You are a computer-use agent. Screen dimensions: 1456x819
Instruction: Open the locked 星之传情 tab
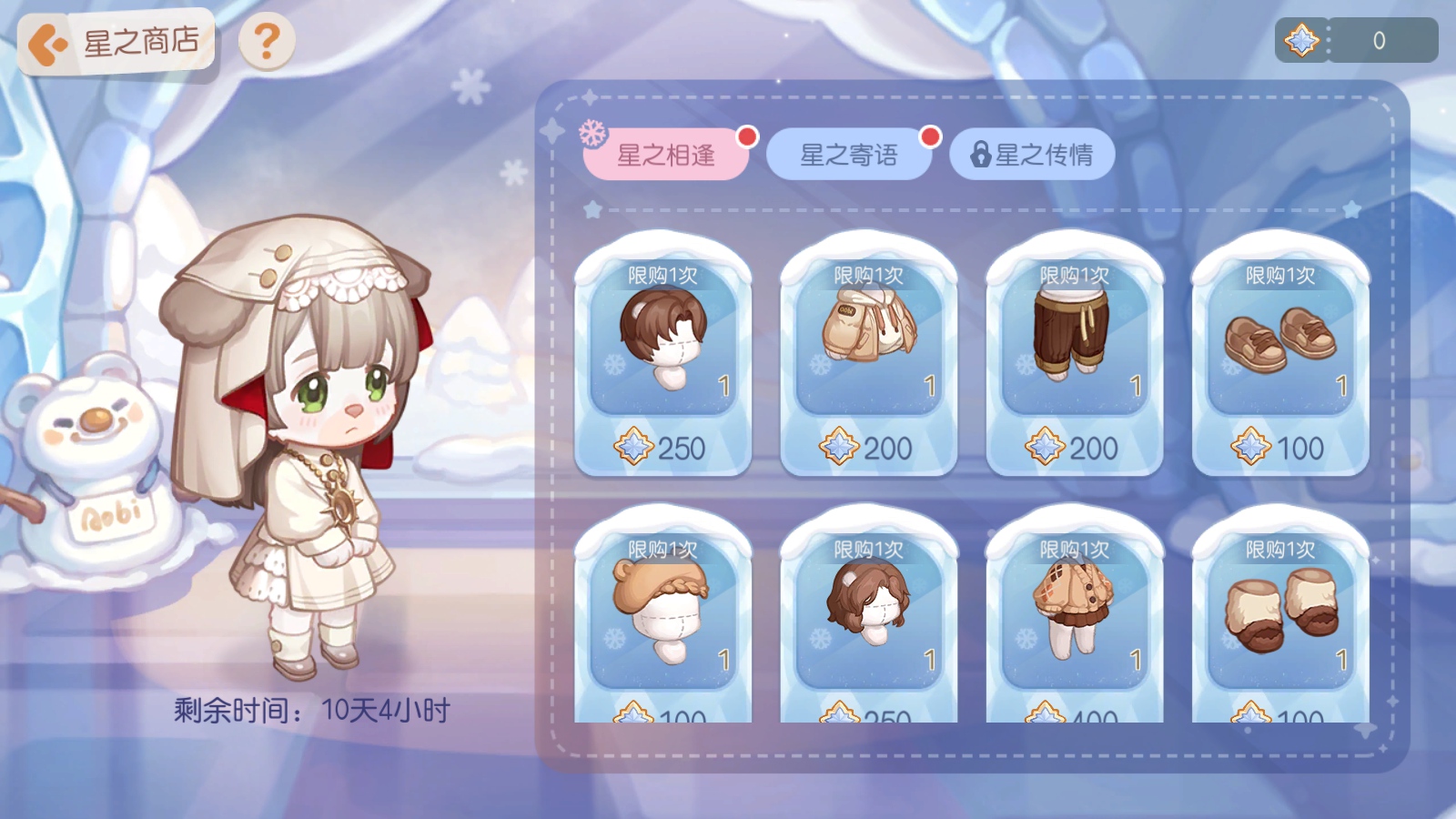click(x=1033, y=155)
